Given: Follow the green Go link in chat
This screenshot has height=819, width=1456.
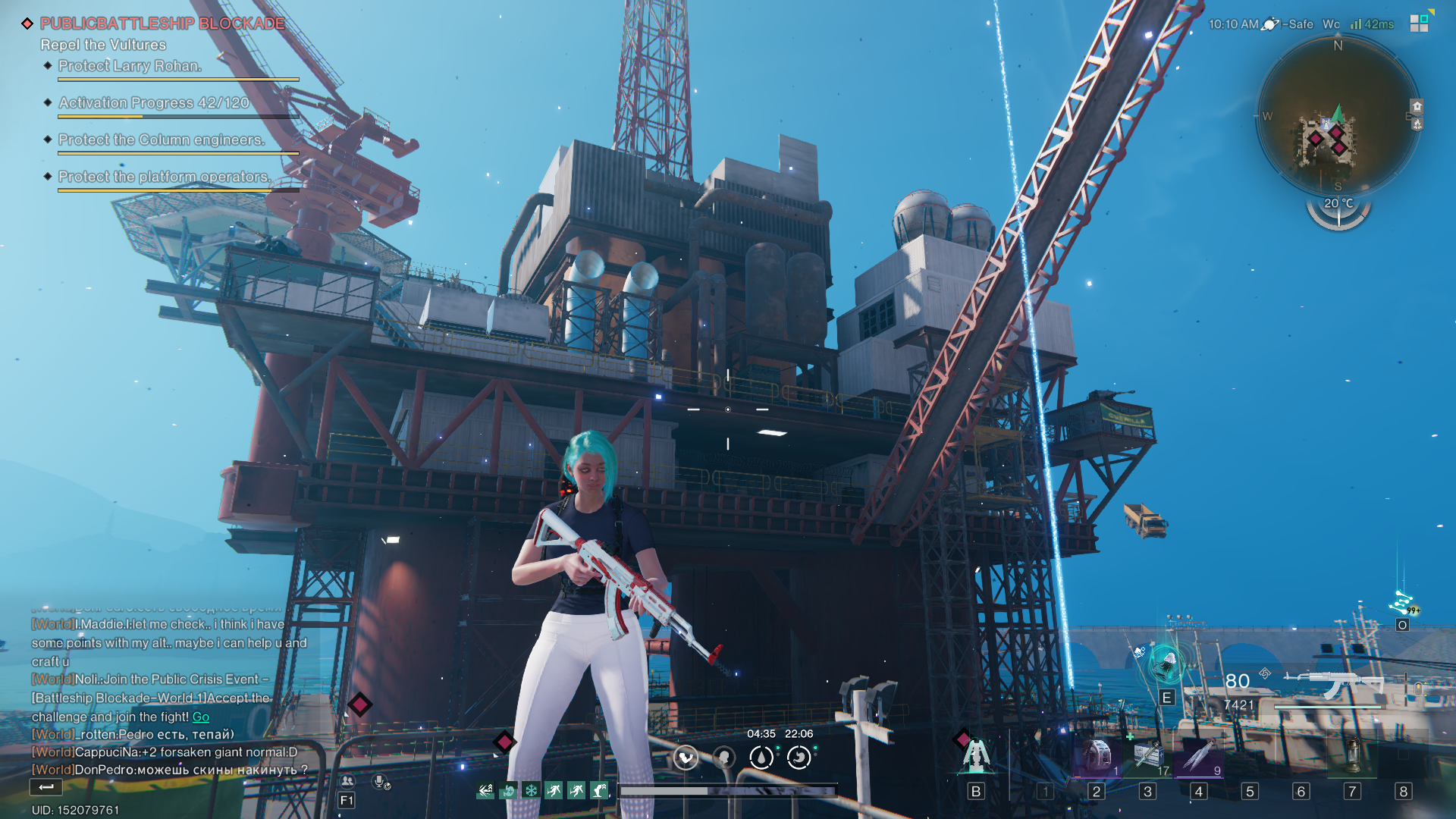Looking at the screenshot, I should pos(200,717).
